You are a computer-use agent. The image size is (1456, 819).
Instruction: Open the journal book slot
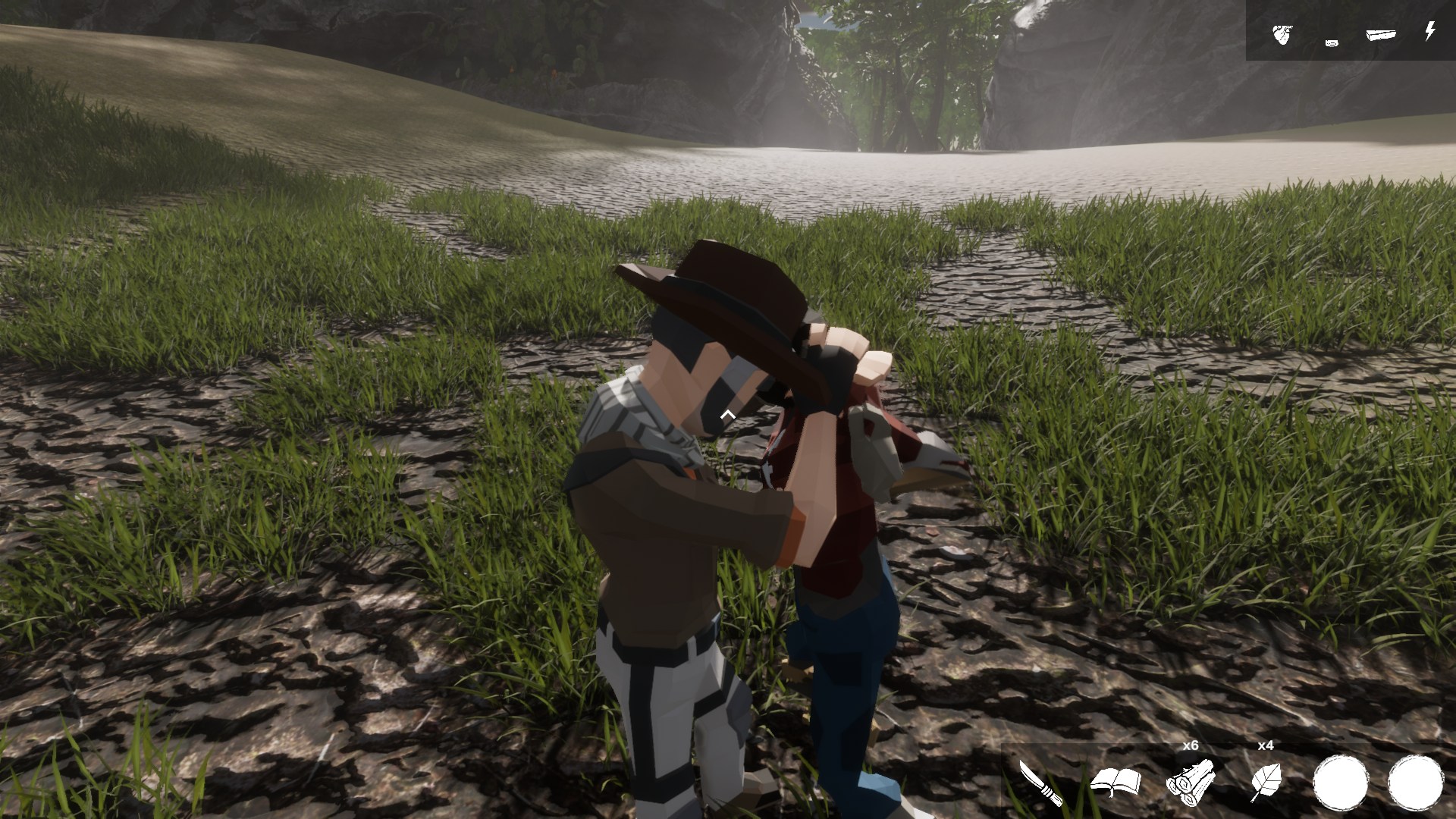1116,782
